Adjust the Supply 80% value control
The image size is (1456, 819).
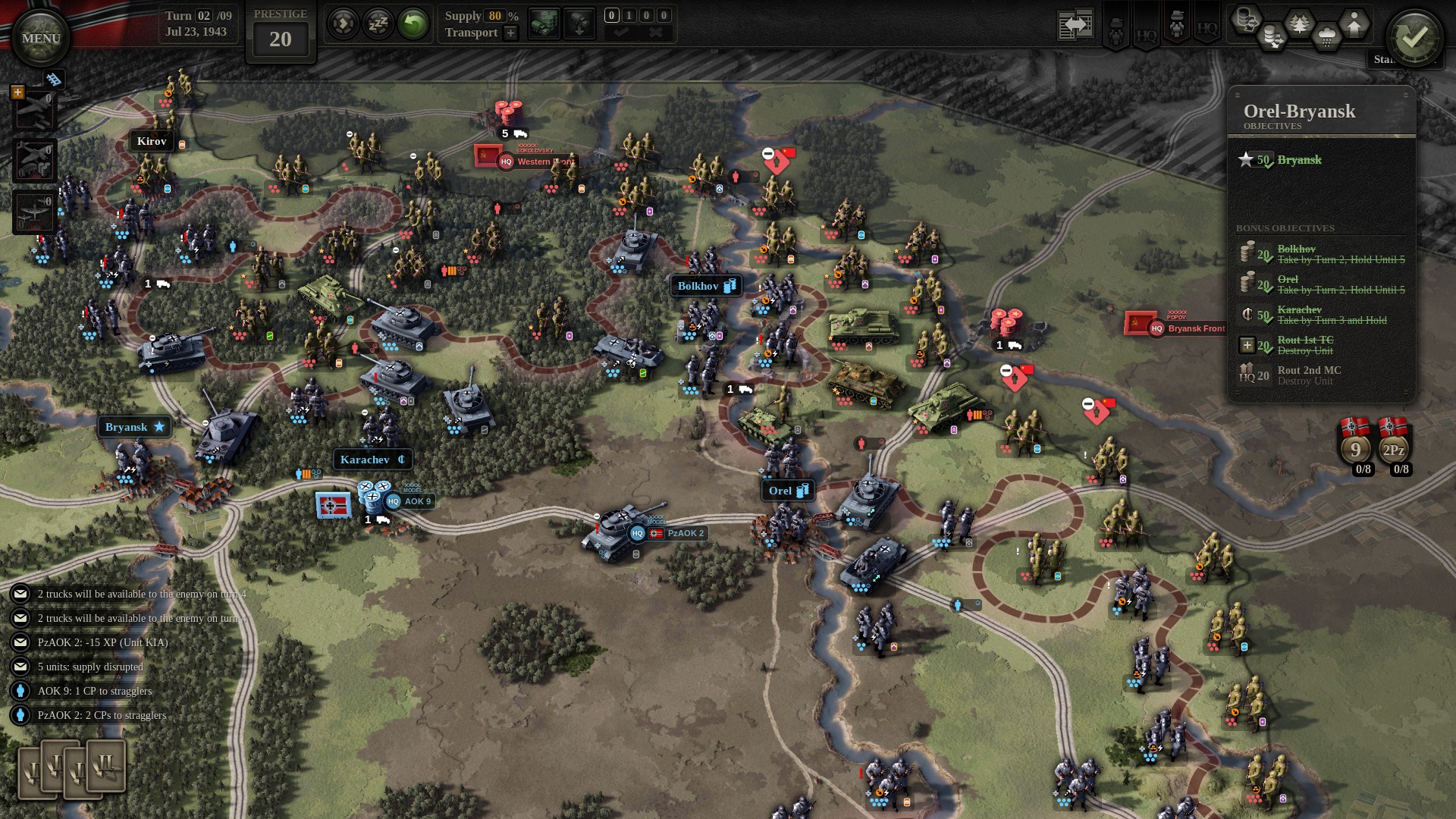497,16
